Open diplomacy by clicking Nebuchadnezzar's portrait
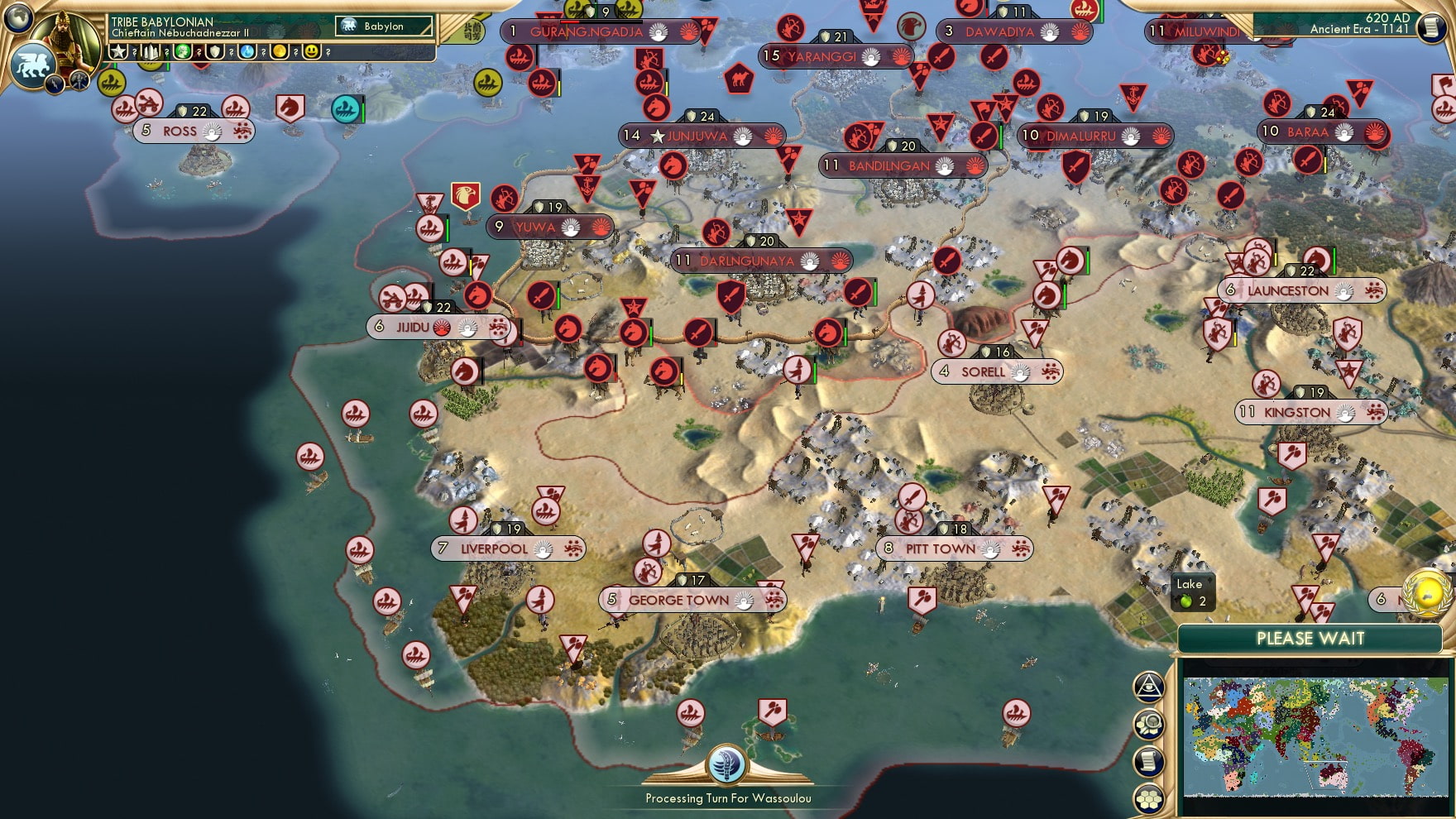 click(66, 41)
